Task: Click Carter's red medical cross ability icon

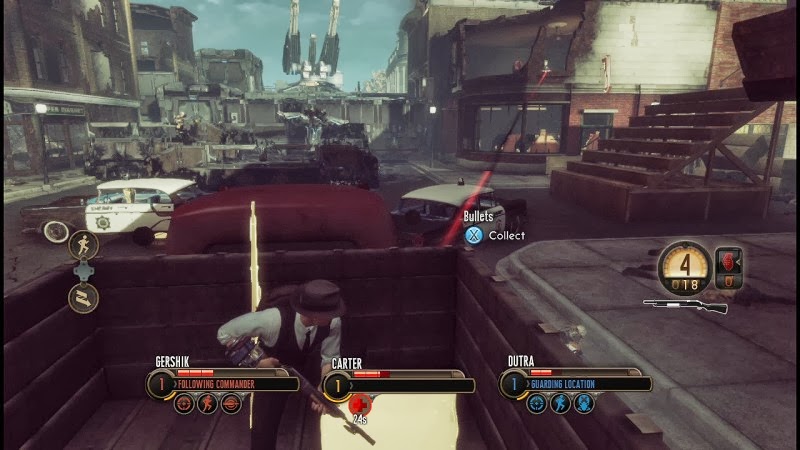Action: (359, 403)
